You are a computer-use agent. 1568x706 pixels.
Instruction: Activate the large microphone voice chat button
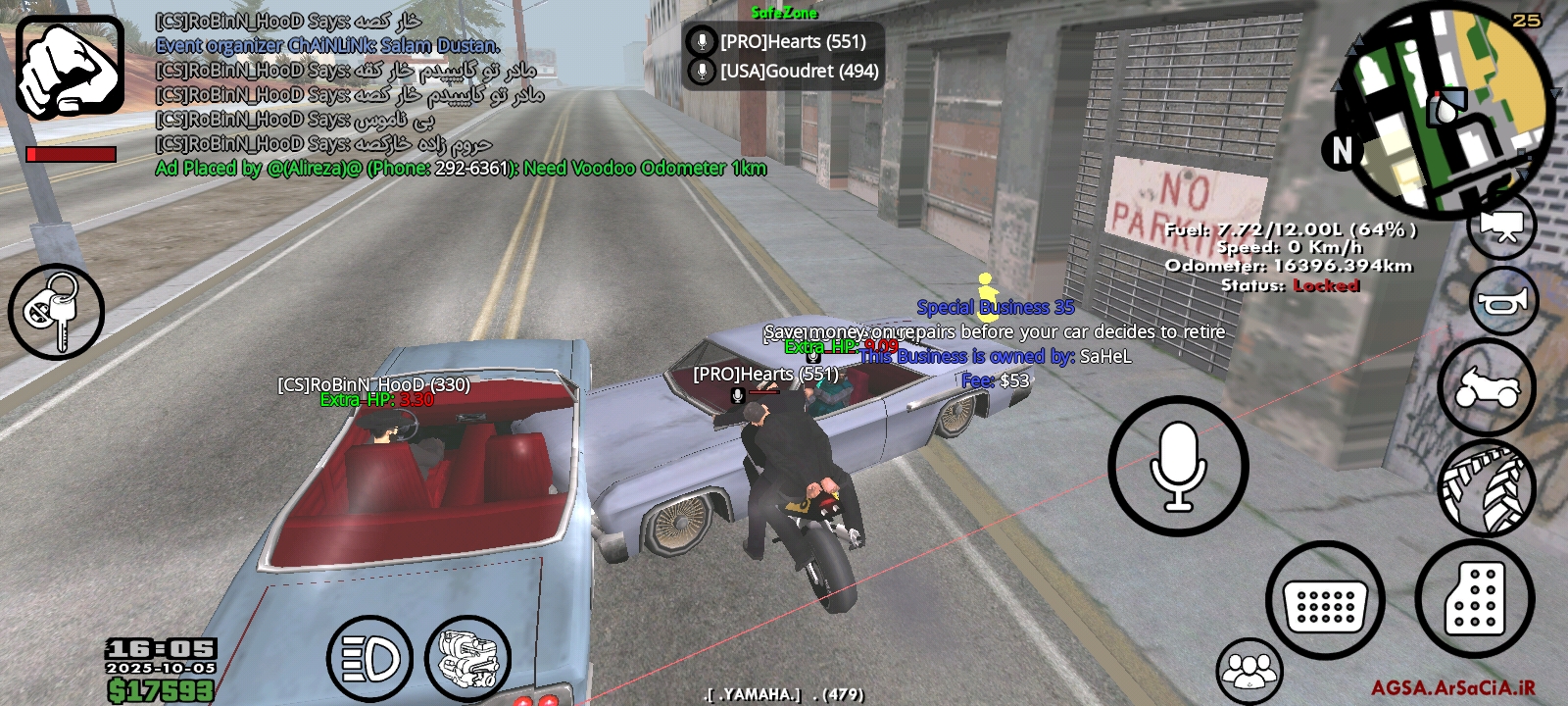(x=1178, y=466)
